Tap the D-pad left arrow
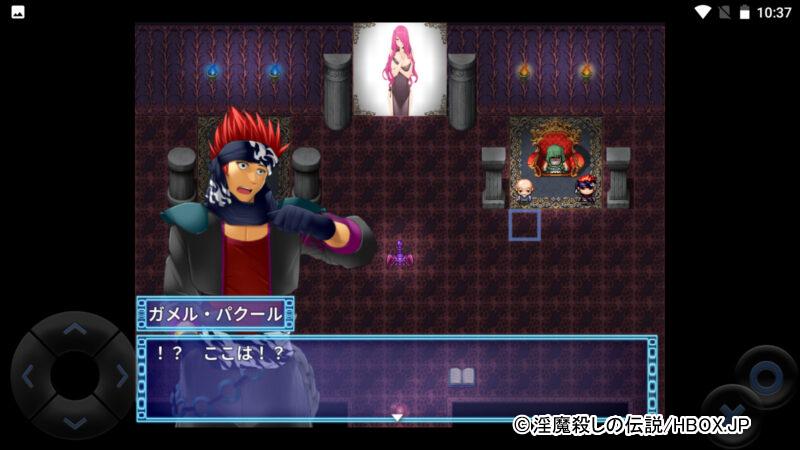Image resolution: width=800 pixels, height=450 pixels. pyautogui.click(x=27, y=376)
